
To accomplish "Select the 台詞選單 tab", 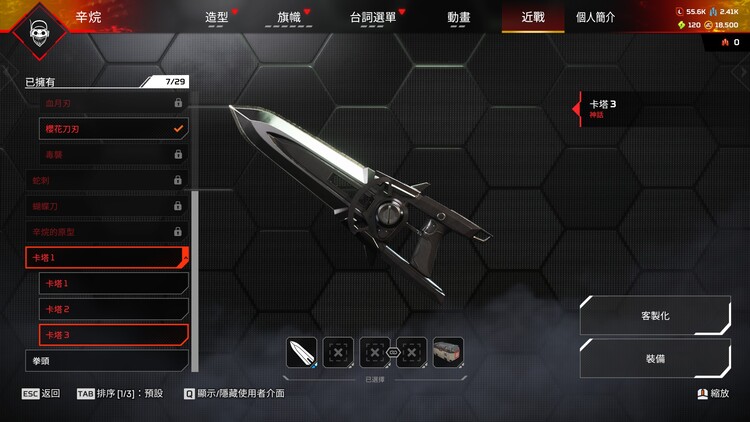I will point(374,17).
